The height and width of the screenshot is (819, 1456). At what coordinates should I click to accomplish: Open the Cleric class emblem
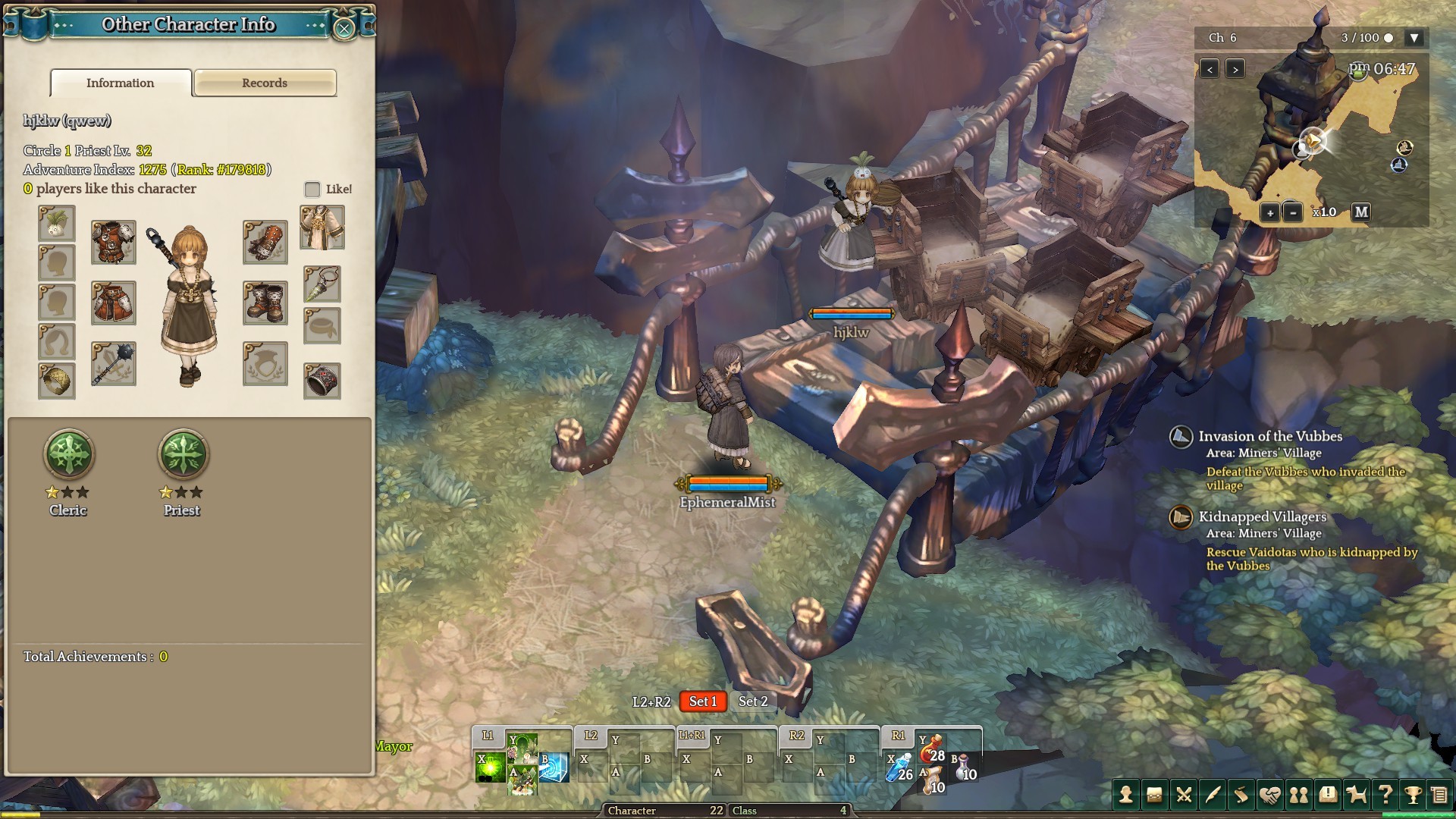69,455
